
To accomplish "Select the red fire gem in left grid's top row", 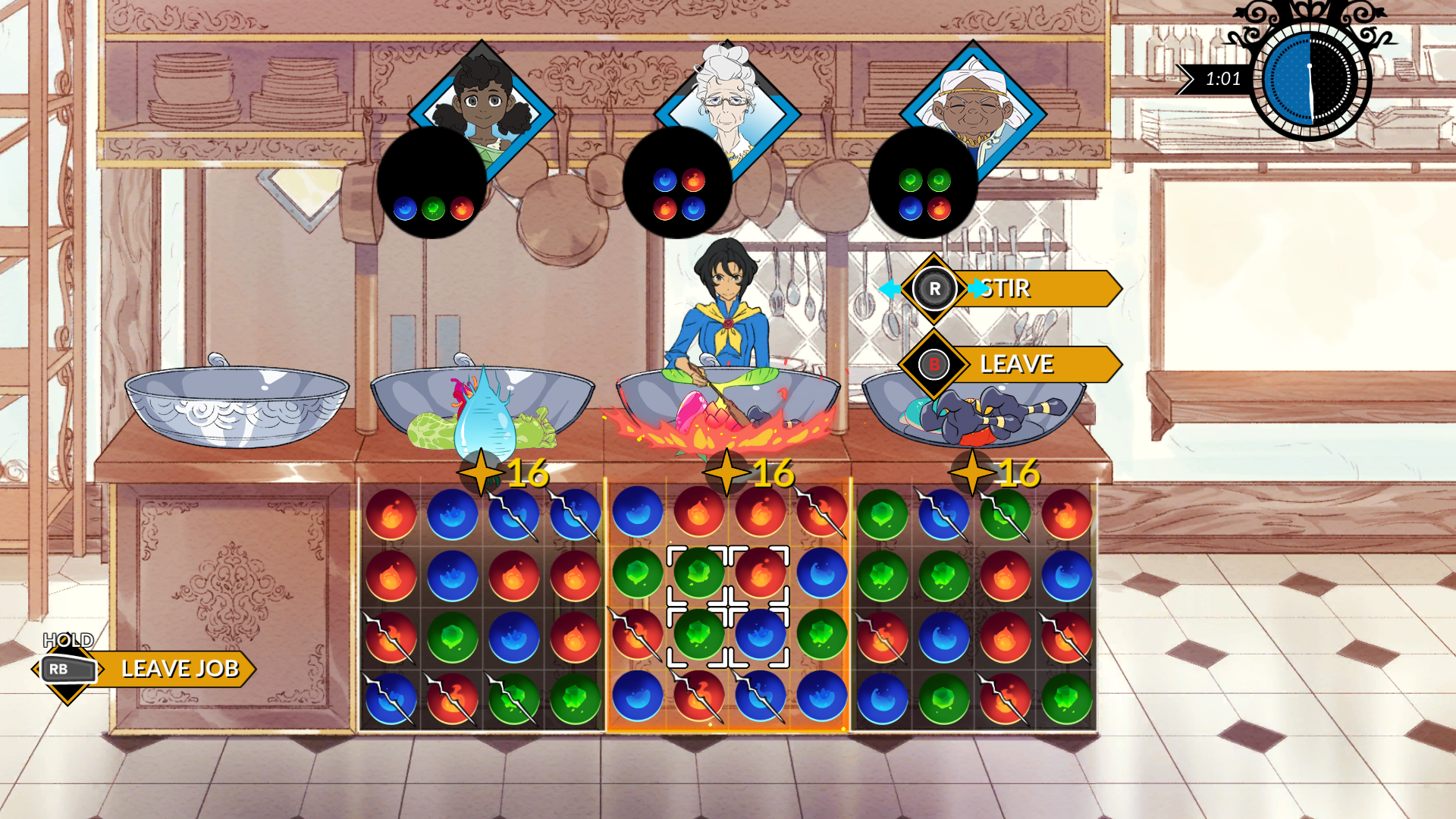I will [x=391, y=513].
